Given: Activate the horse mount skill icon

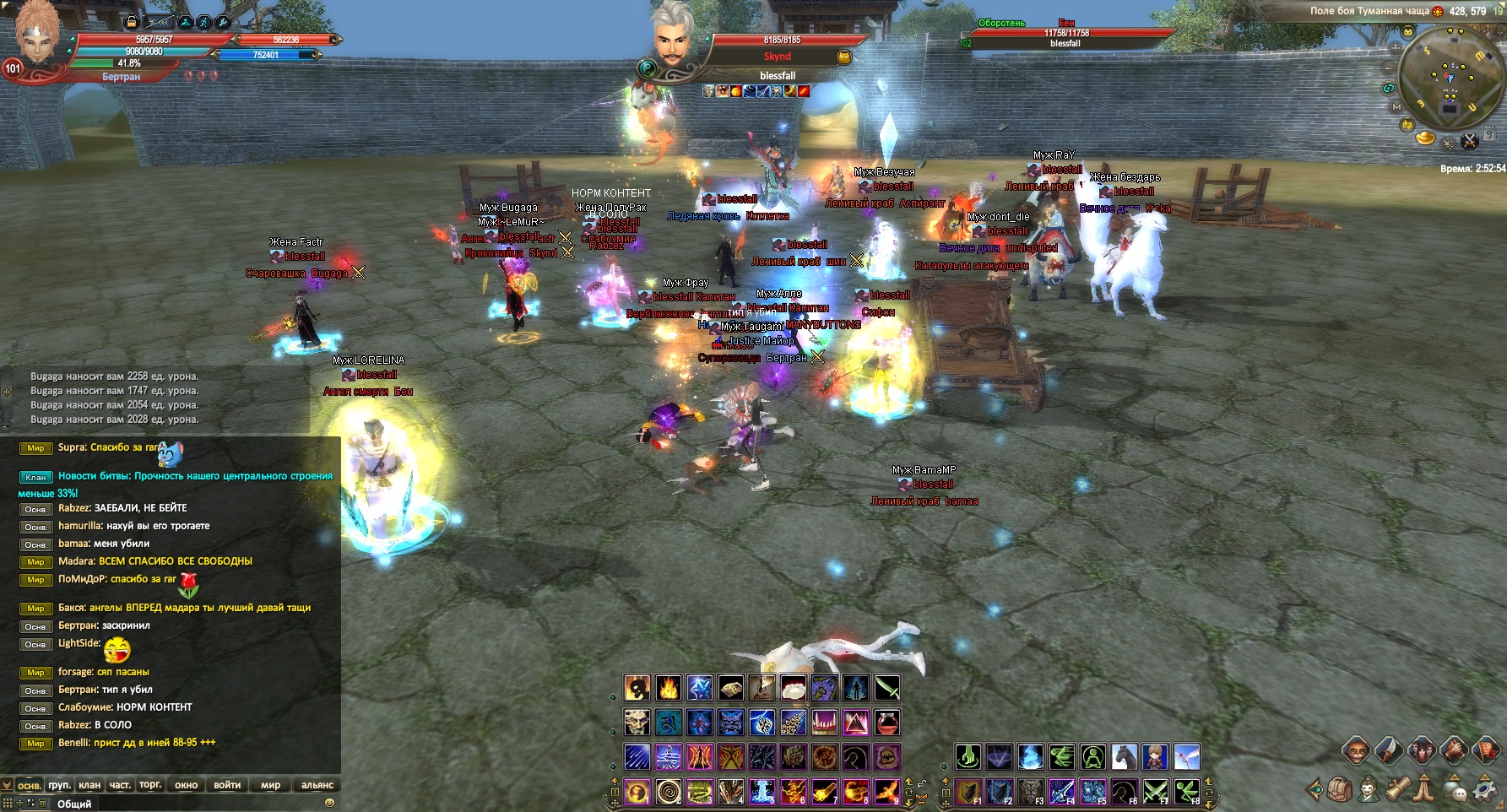Looking at the screenshot, I should pos(1125,757).
